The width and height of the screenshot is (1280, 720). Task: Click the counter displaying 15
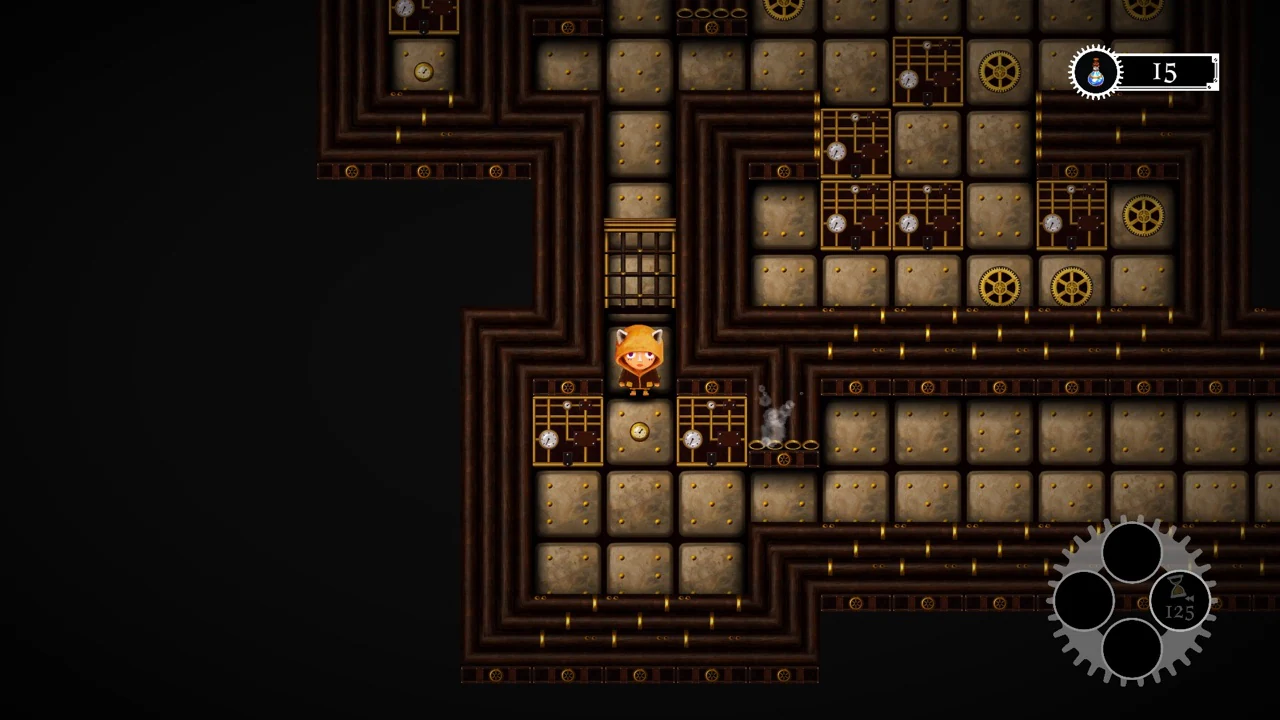[x=1163, y=71]
